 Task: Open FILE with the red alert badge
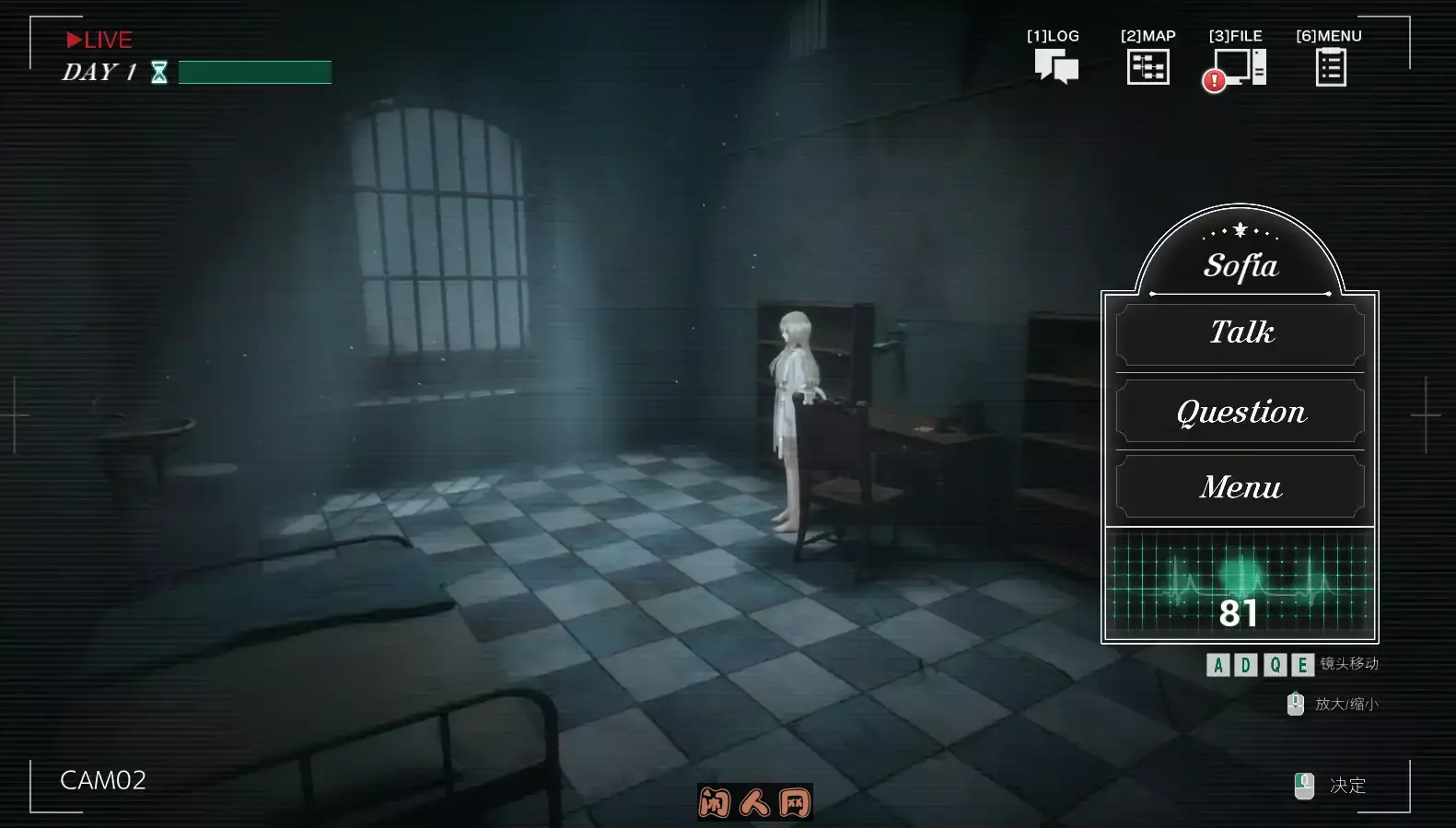[1239, 64]
